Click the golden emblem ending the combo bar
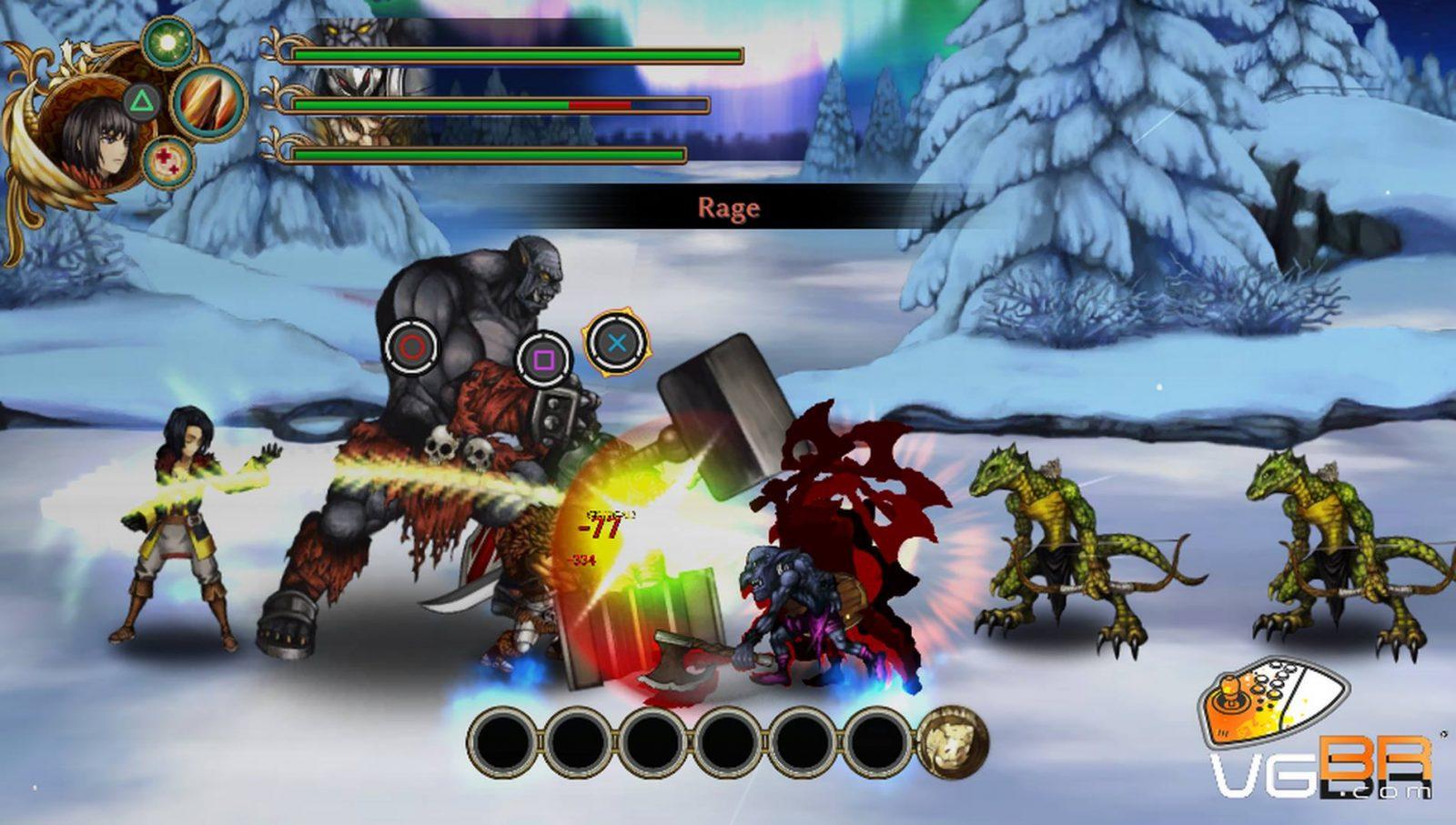Viewport: 1456px width, 825px height. pos(952,743)
